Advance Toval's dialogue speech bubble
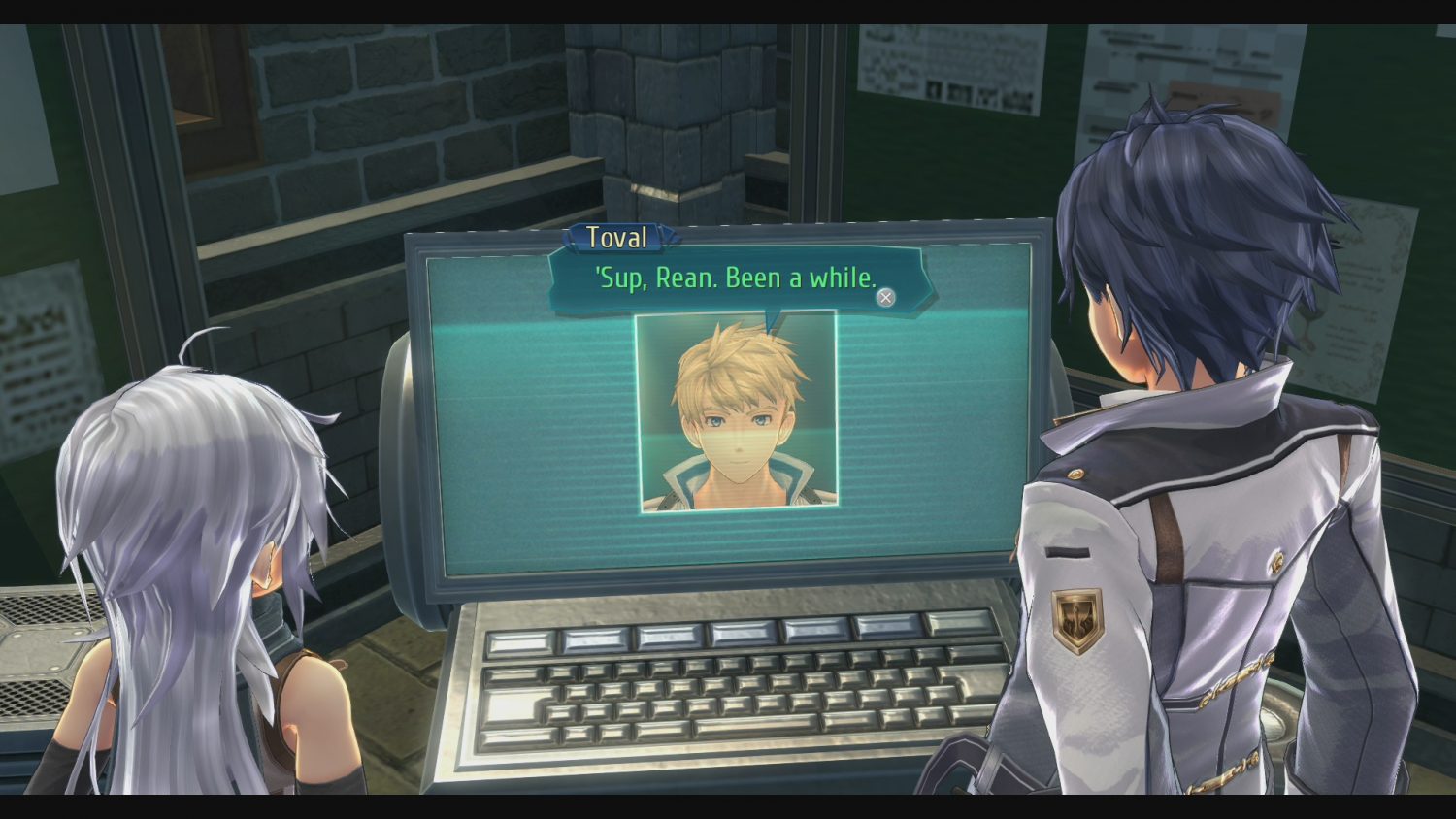This screenshot has width=1456, height=819. pyautogui.click(x=885, y=298)
